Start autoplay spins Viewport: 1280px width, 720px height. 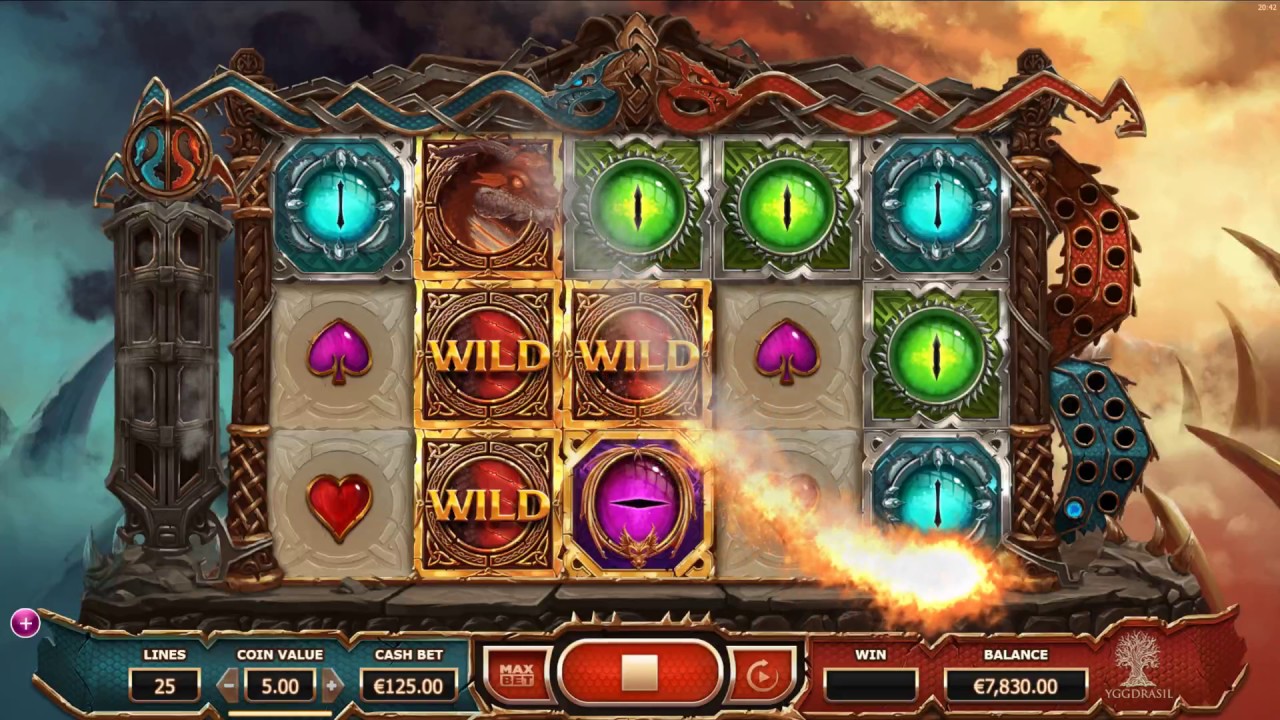click(x=762, y=676)
